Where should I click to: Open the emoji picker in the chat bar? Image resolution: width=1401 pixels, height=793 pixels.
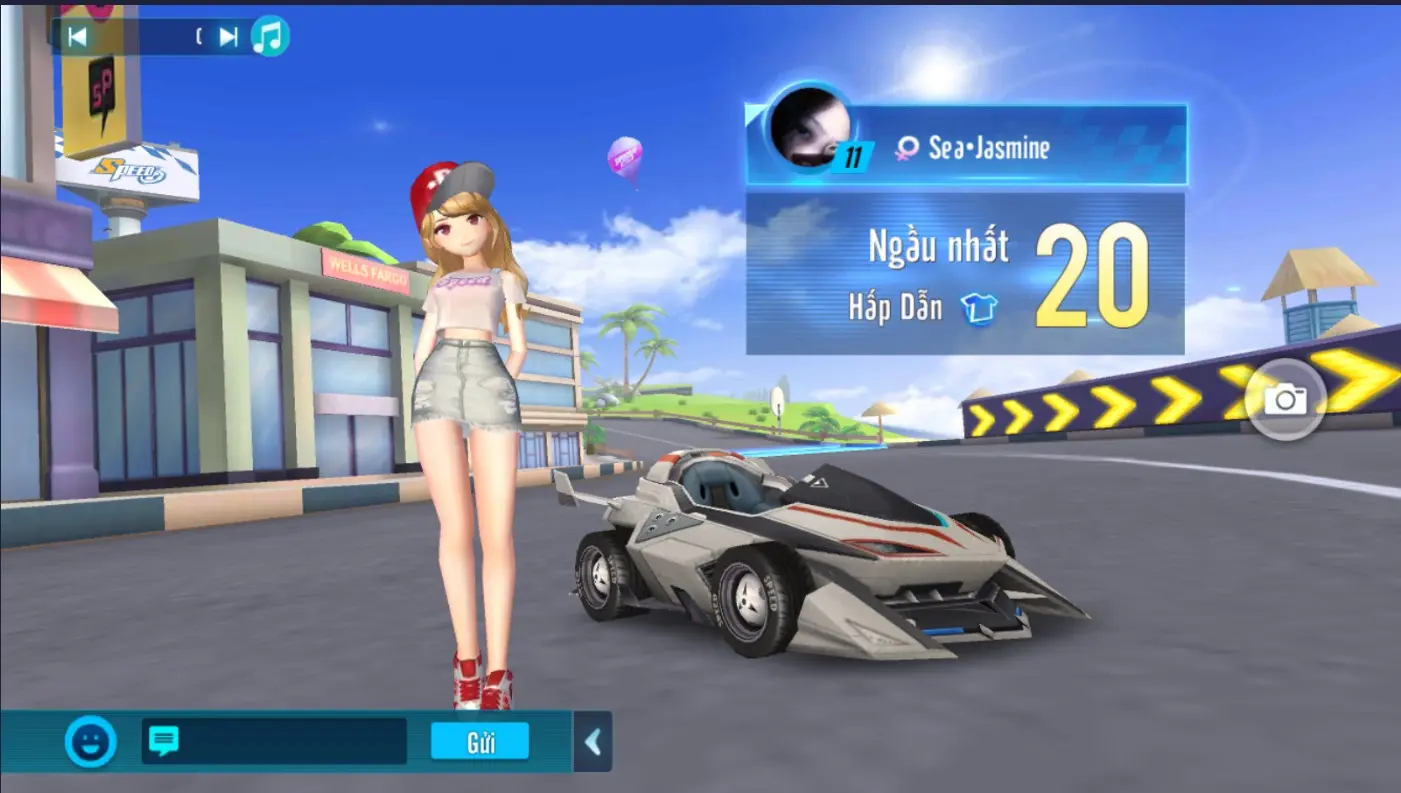pyautogui.click(x=92, y=741)
